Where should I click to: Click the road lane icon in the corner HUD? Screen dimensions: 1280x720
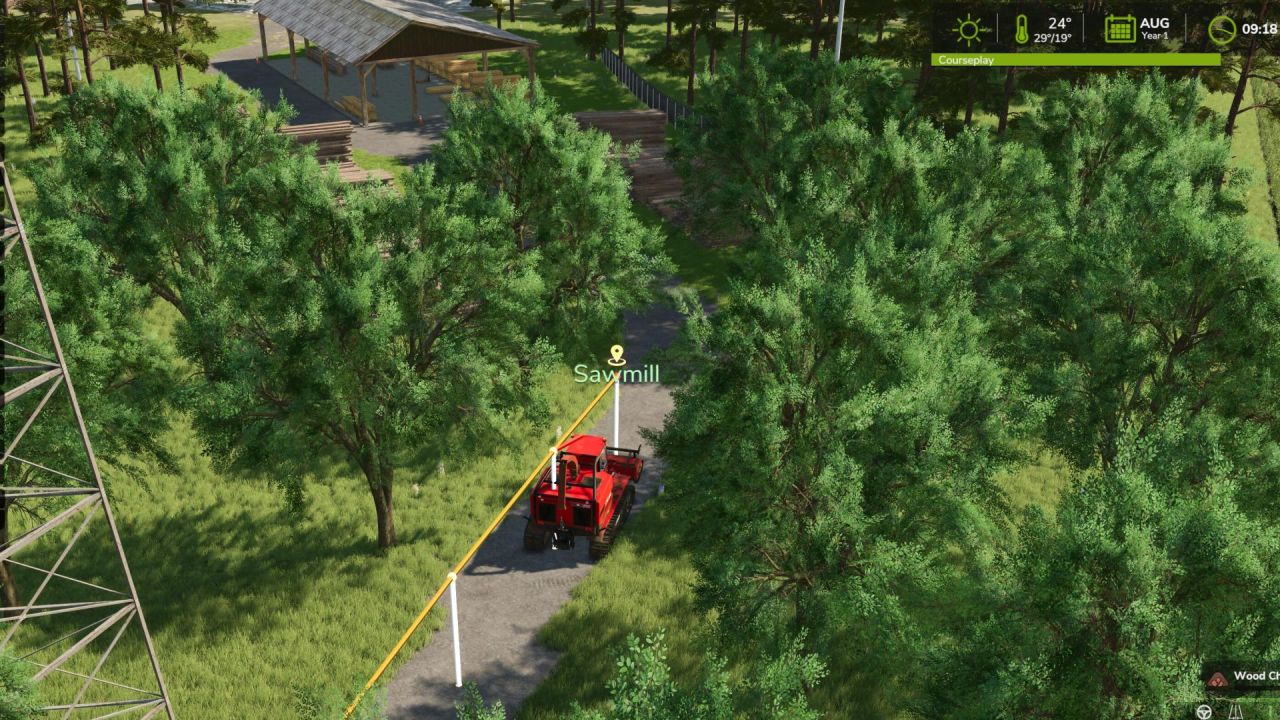[x=1235, y=712]
